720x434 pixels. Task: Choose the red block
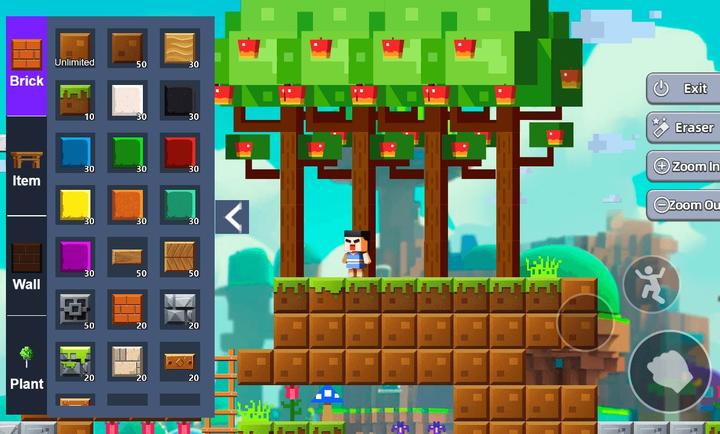click(x=181, y=152)
